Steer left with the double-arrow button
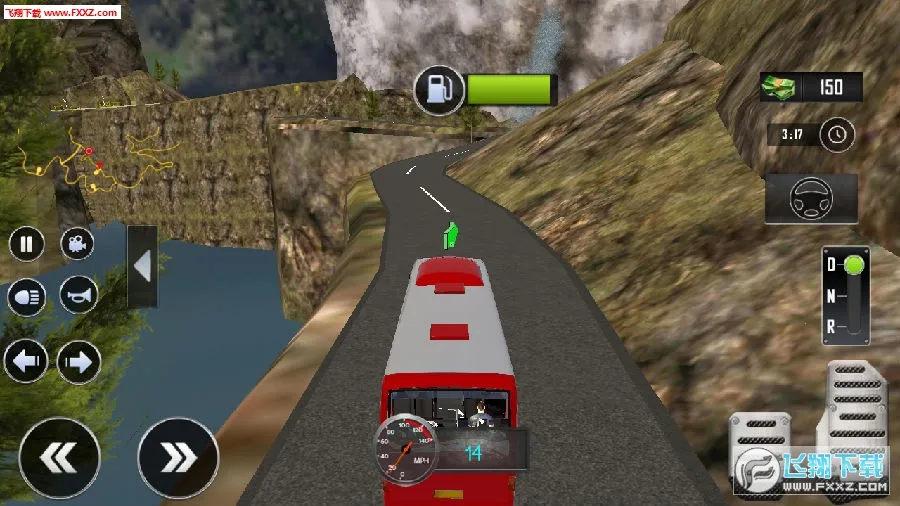This screenshot has height=506, width=900. click(60, 458)
